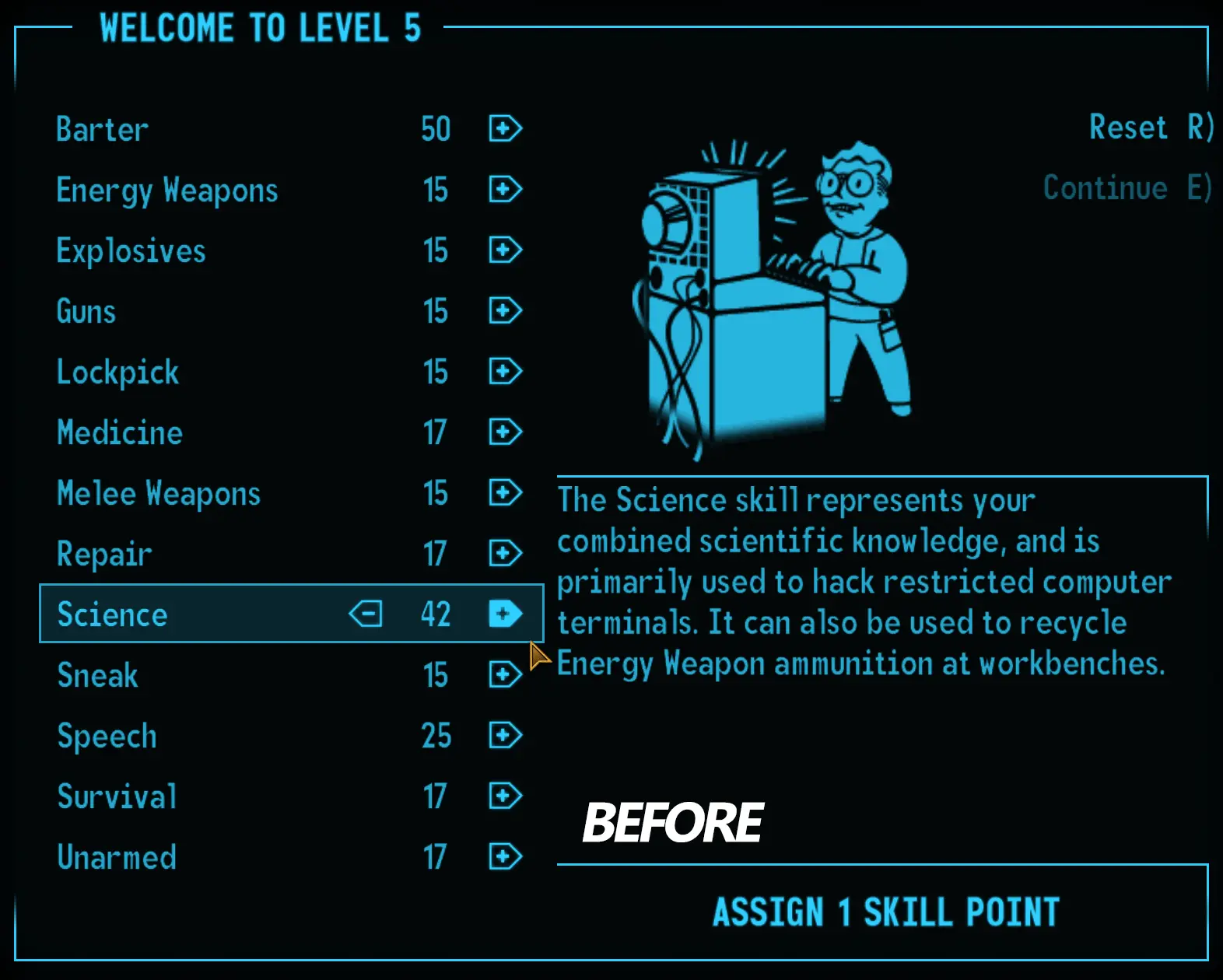Click the plus icon beside Repair
The width and height of the screenshot is (1223, 980).
(x=504, y=553)
